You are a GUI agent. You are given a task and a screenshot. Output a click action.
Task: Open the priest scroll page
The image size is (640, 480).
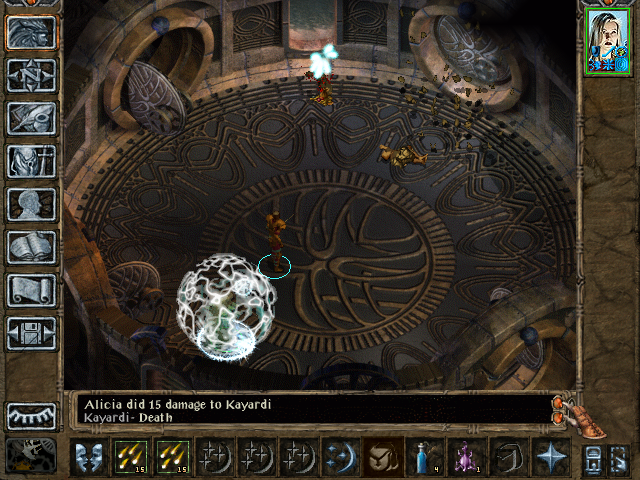(x=31, y=290)
